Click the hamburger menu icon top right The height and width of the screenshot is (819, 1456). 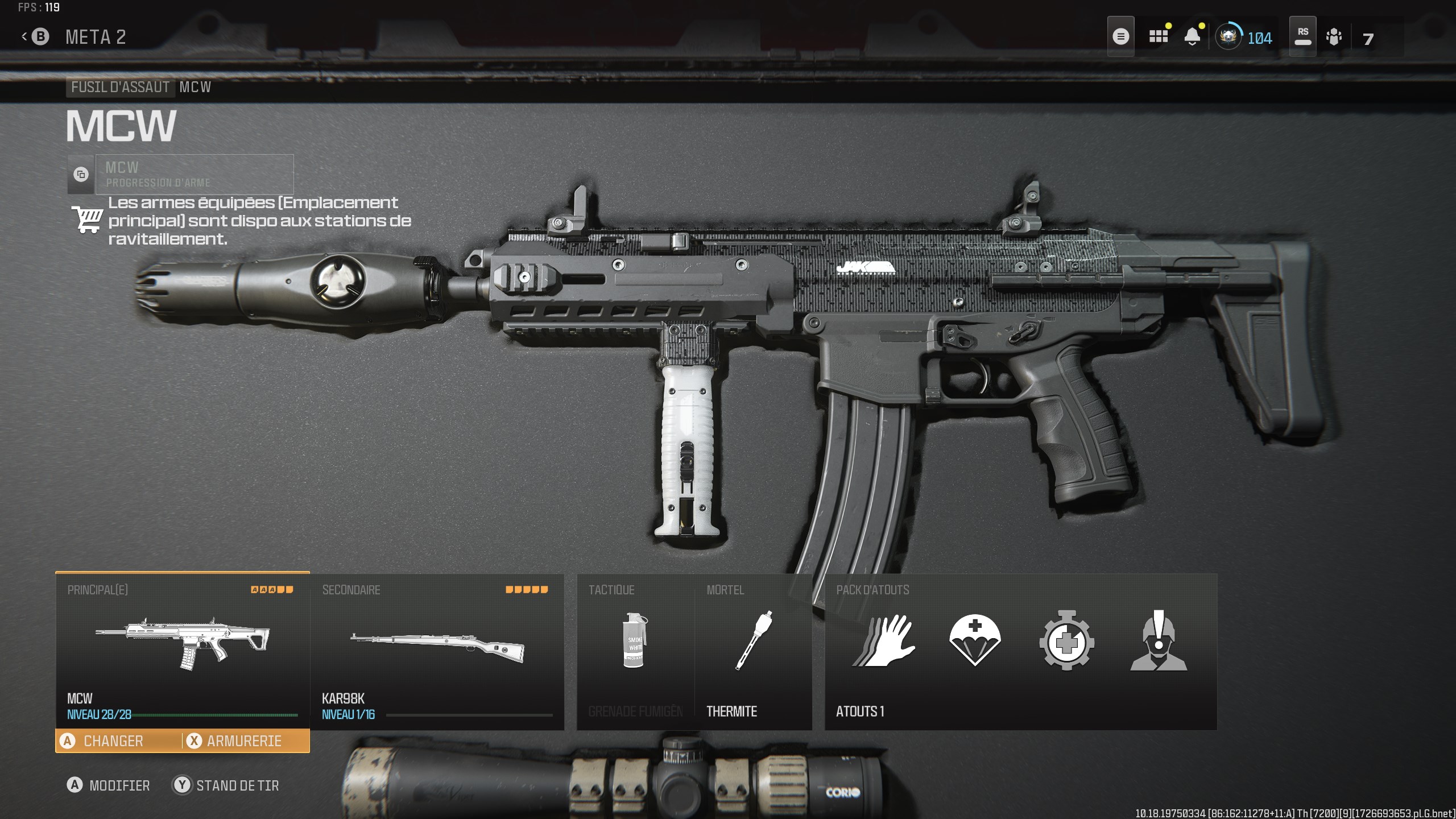[1120, 36]
